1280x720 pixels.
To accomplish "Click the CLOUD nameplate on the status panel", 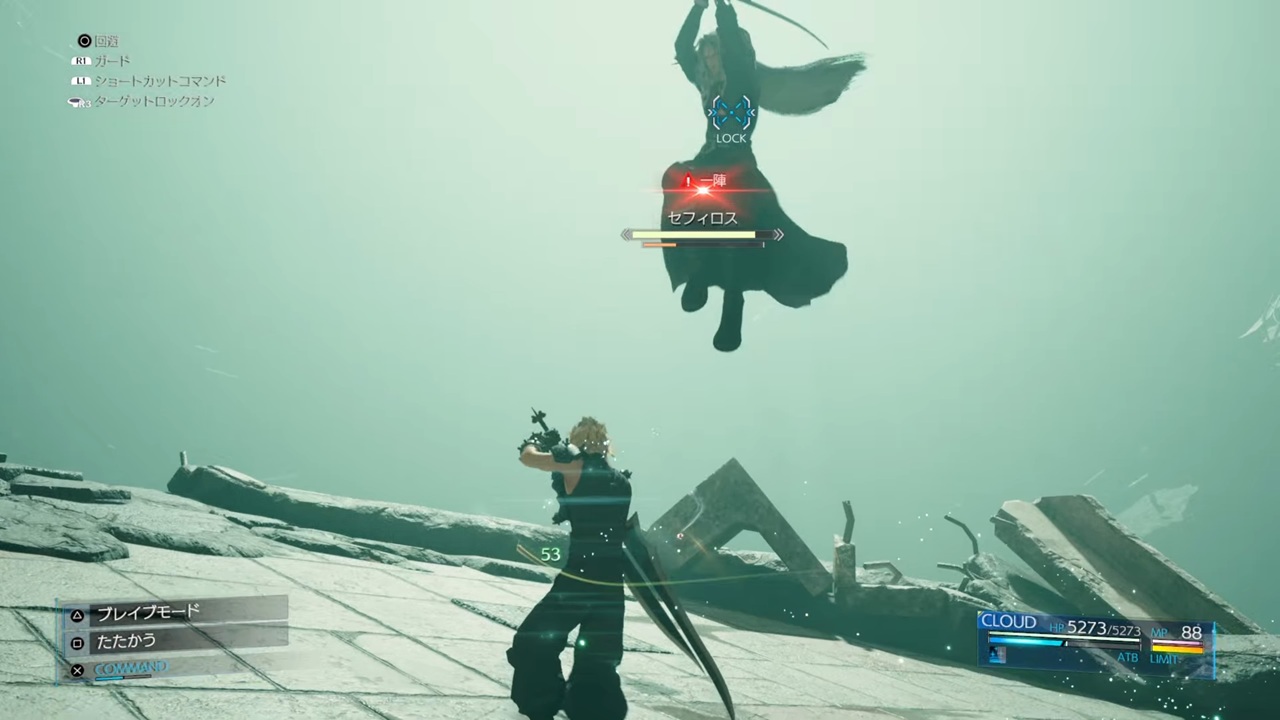I will coord(1008,622).
